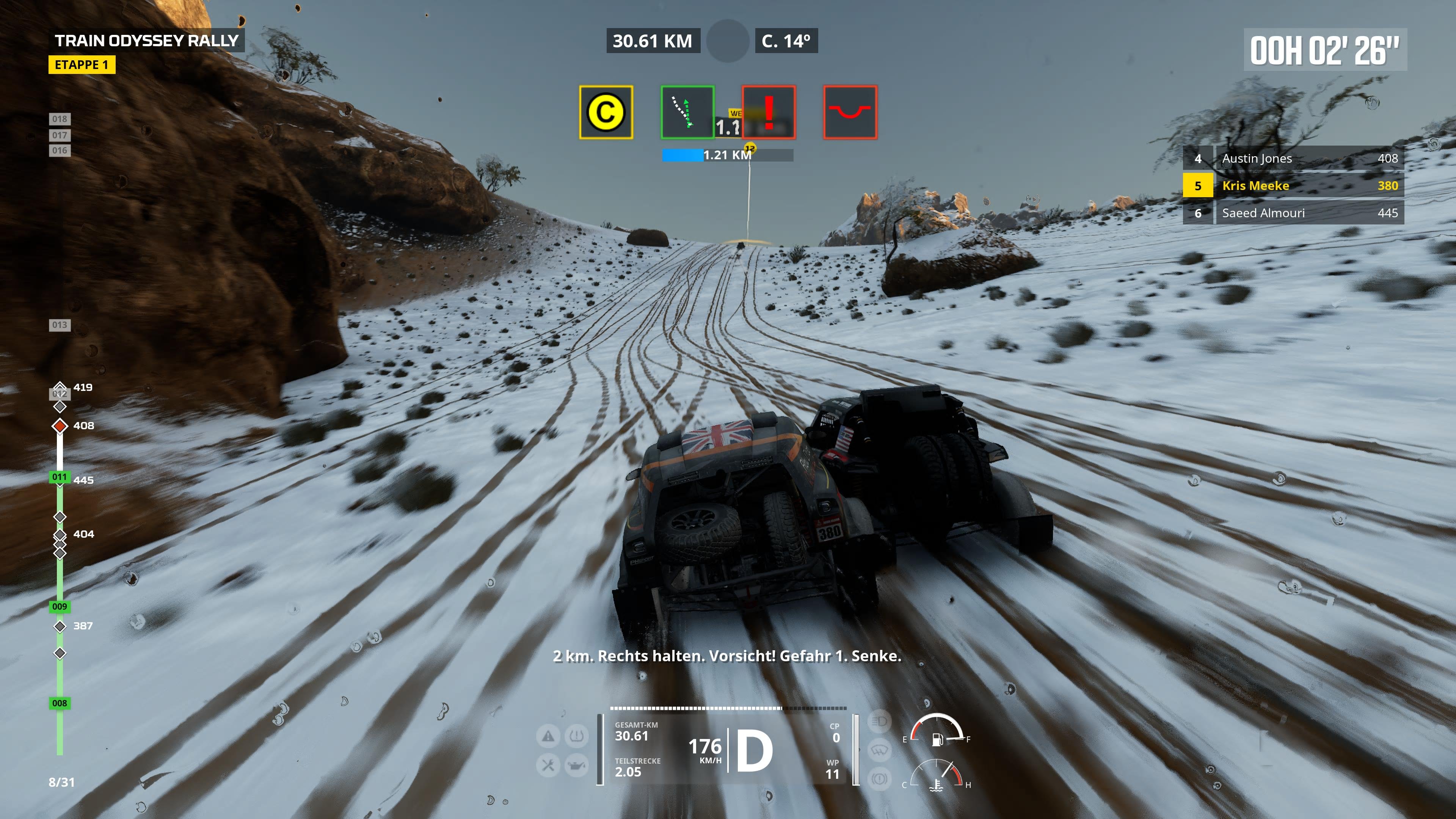1456x819 pixels.
Task: Select the yellow C compass roadbook icon
Action: 606,113
